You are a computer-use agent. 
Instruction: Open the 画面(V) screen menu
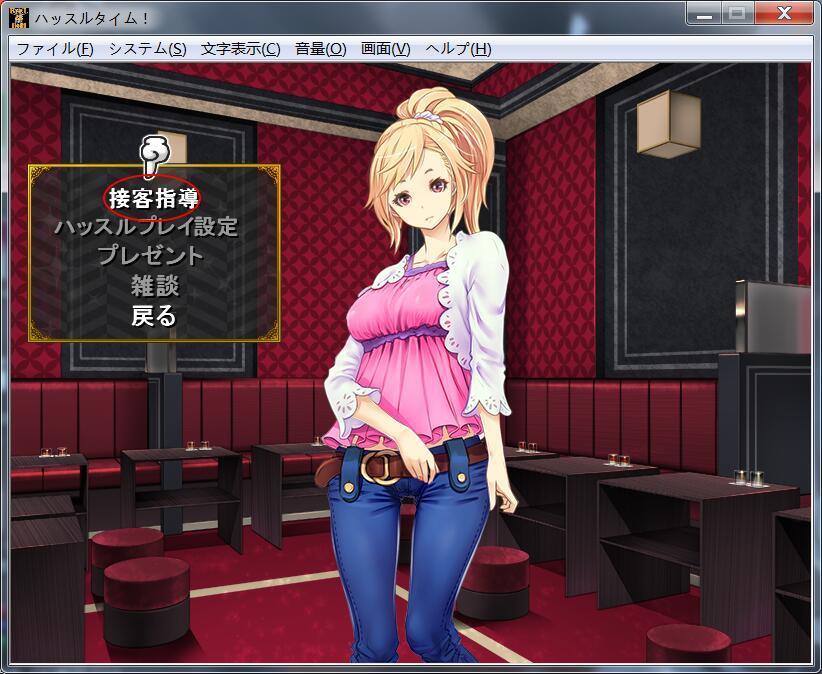(385, 49)
